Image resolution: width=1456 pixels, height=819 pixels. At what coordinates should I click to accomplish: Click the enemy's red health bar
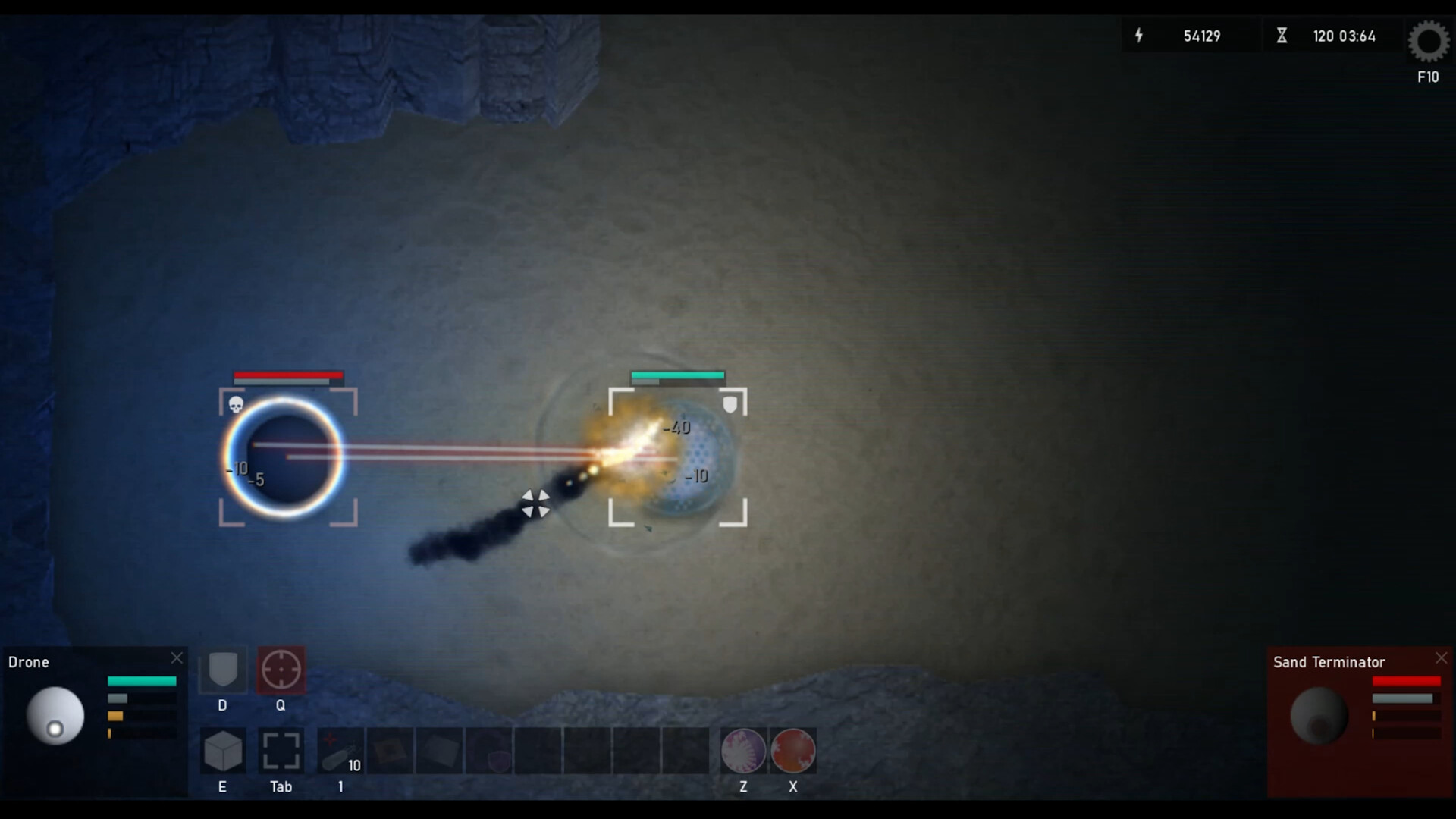click(287, 375)
